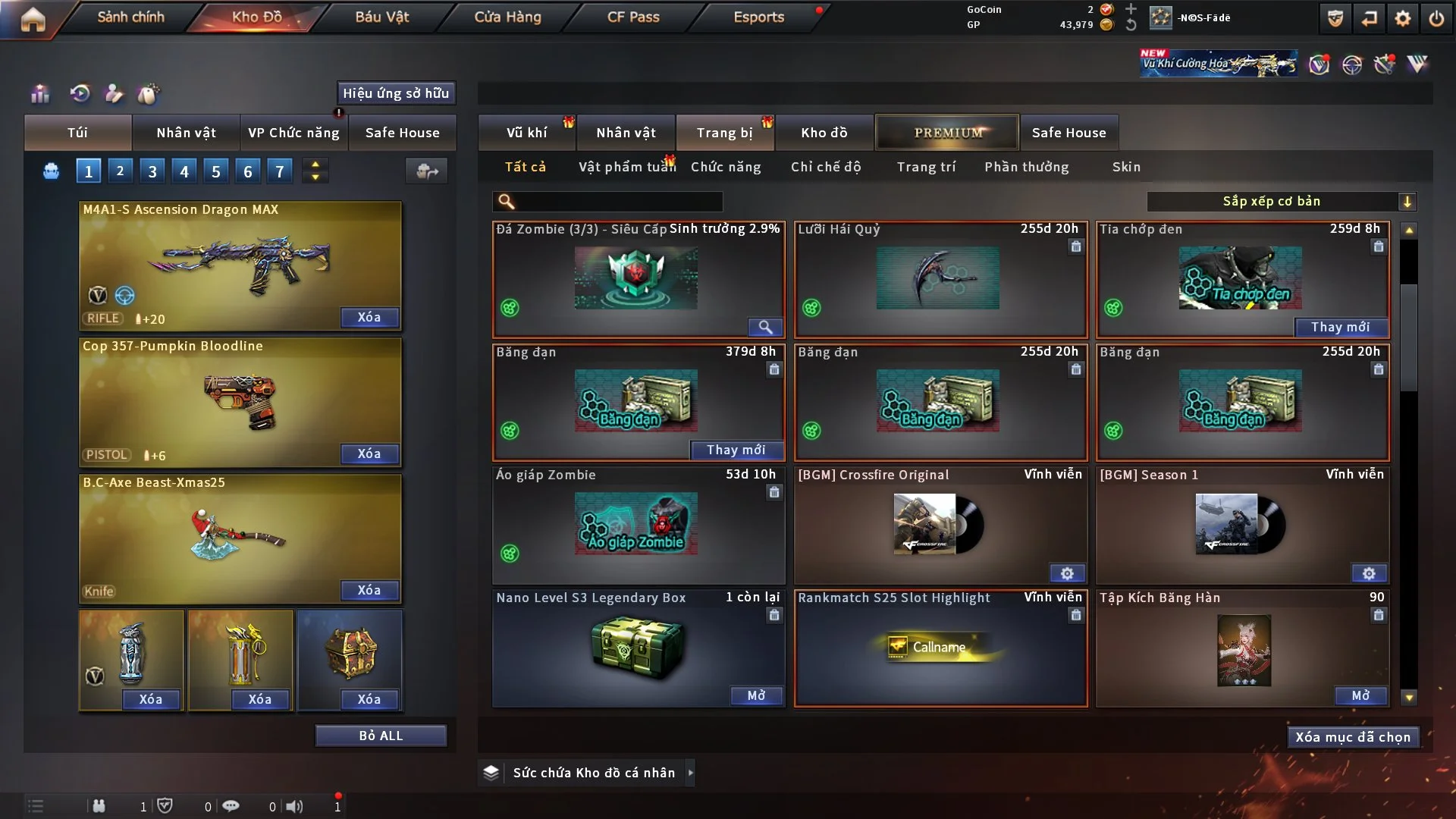Click the Bỏ ALL button

[381, 736]
